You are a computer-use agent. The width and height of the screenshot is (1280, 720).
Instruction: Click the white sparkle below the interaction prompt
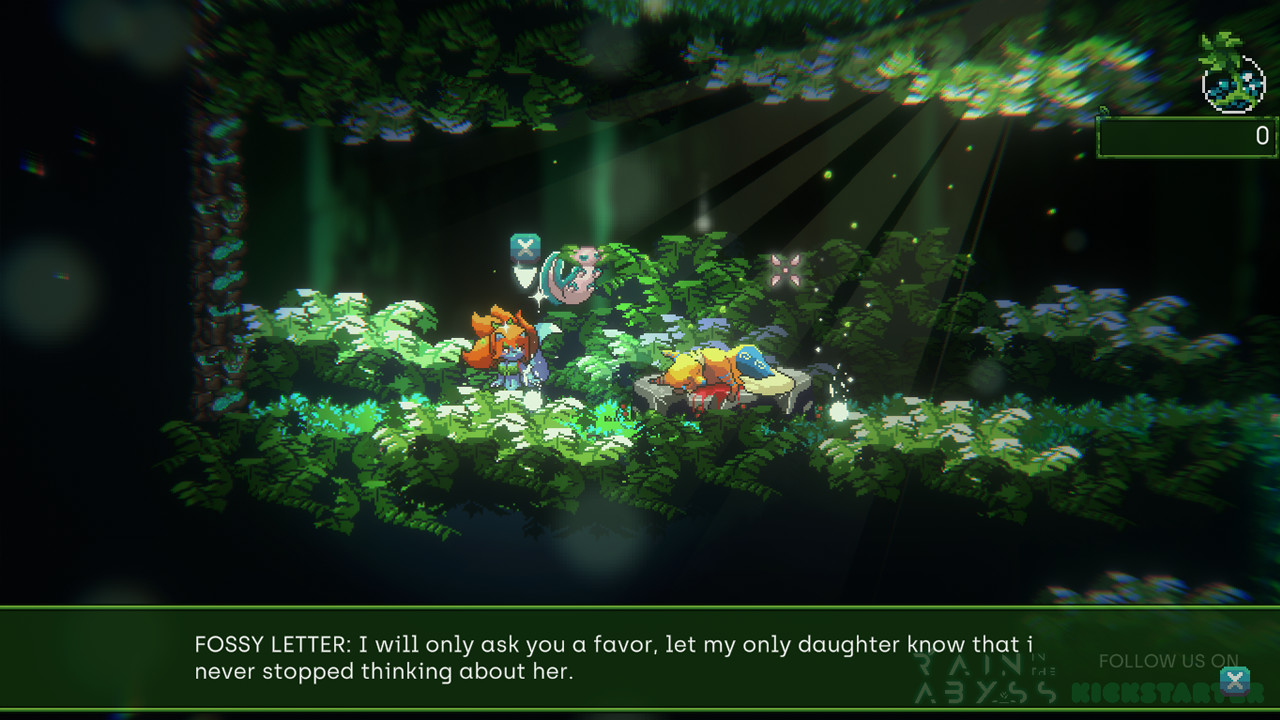(541, 296)
